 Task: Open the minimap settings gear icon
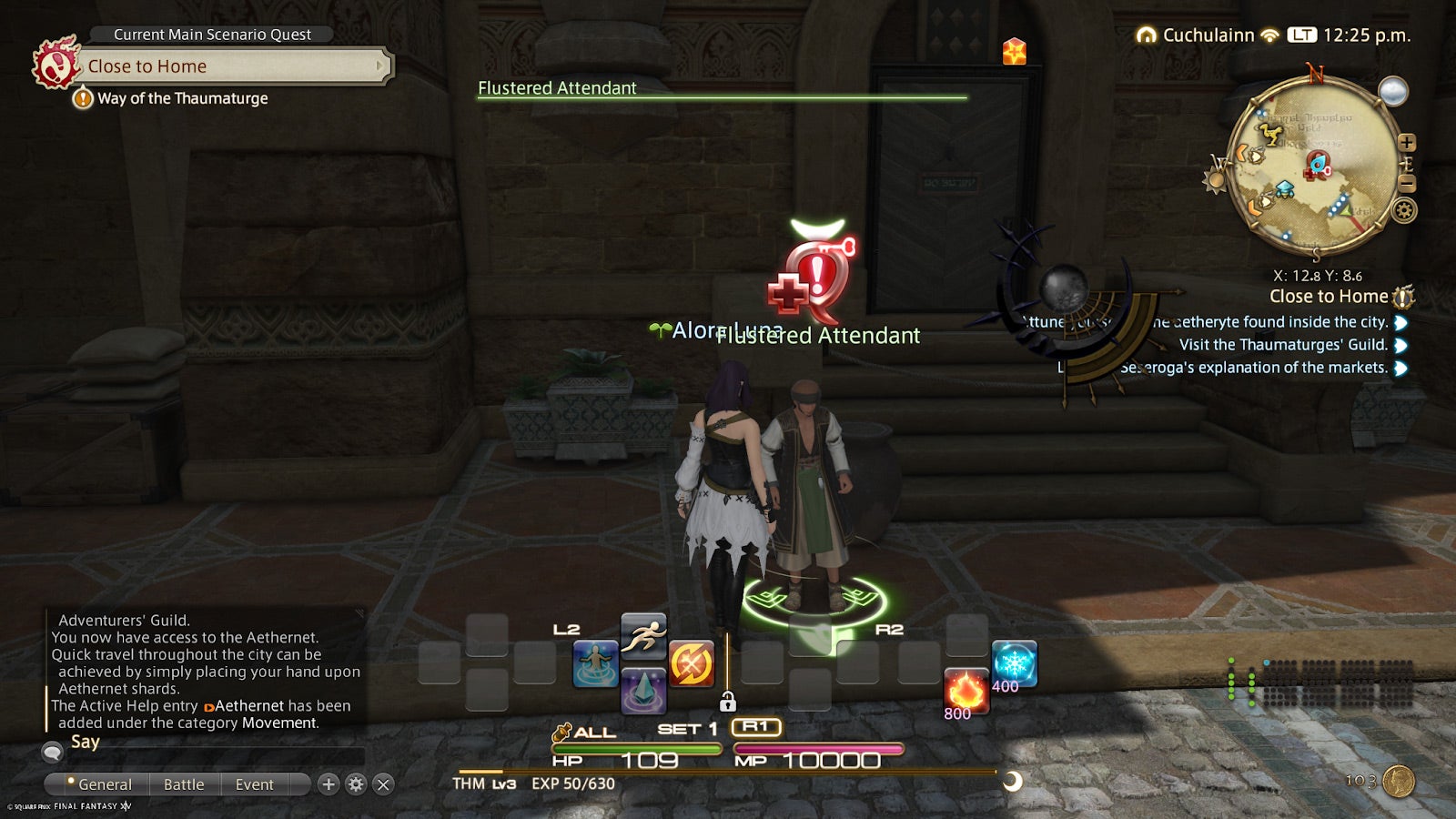[1402, 211]
